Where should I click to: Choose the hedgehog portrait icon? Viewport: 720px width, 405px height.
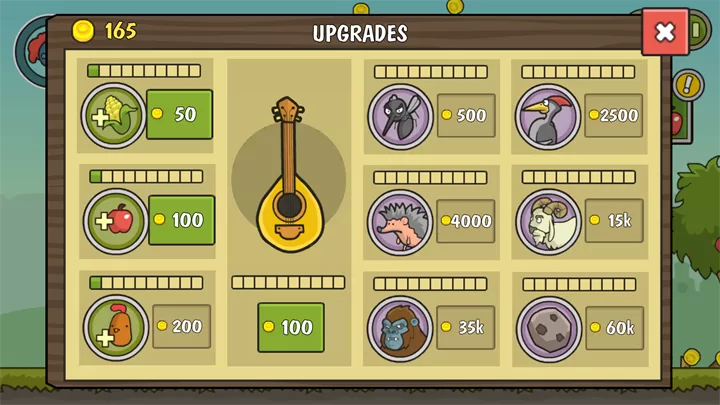(x=400, y=222)
